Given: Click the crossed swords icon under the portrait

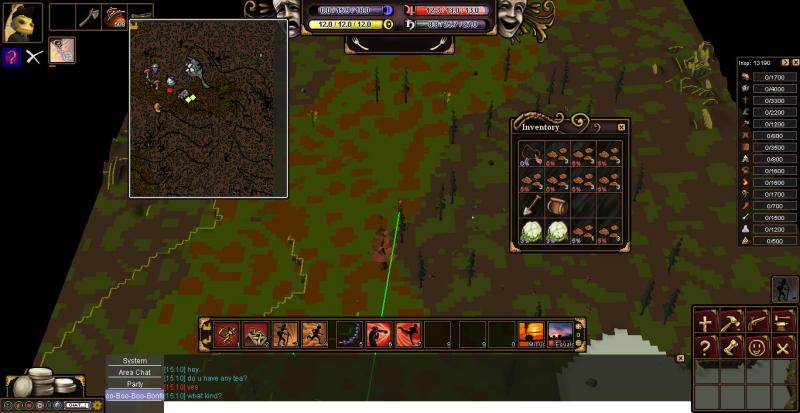Looking at the screenshot, I should 34,56.
